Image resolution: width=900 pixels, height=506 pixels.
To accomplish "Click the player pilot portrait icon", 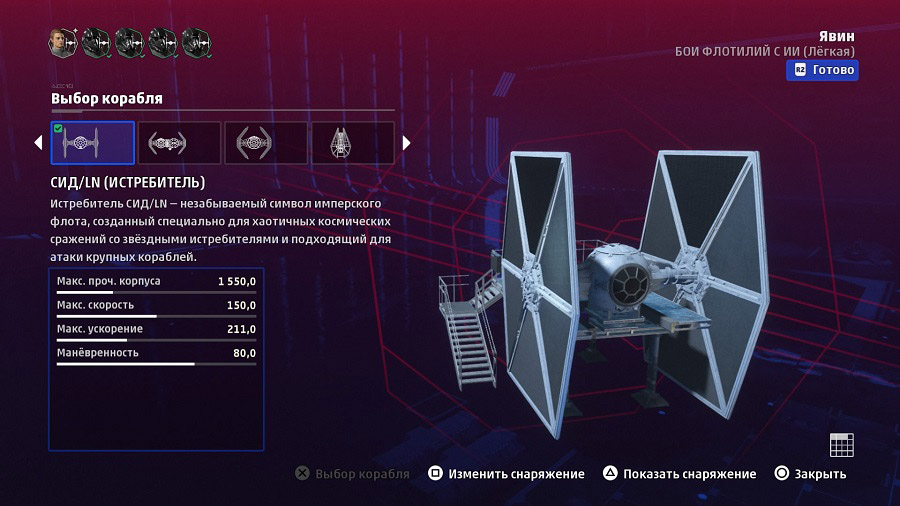I will tap(62, 42).
